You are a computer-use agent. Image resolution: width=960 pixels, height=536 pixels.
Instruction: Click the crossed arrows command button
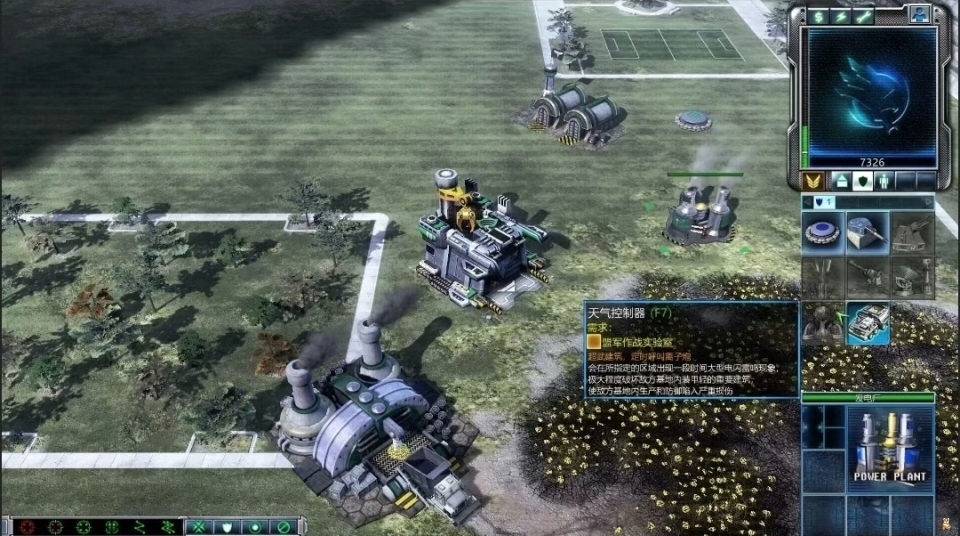pyautogui.click(x=201, y=527)
